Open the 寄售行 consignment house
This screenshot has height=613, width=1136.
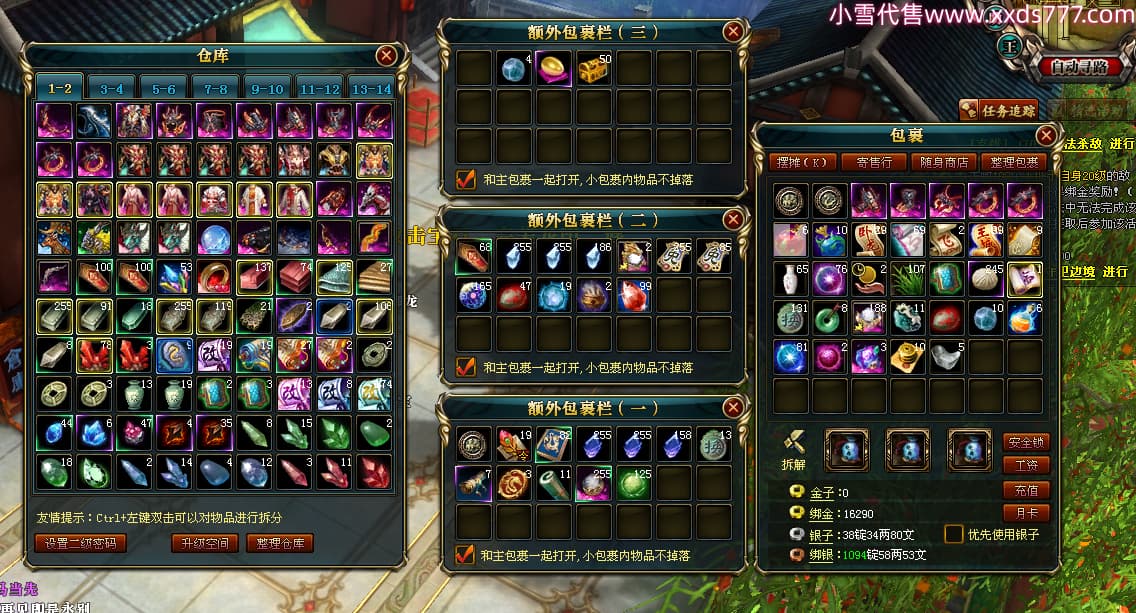(873, 162)
